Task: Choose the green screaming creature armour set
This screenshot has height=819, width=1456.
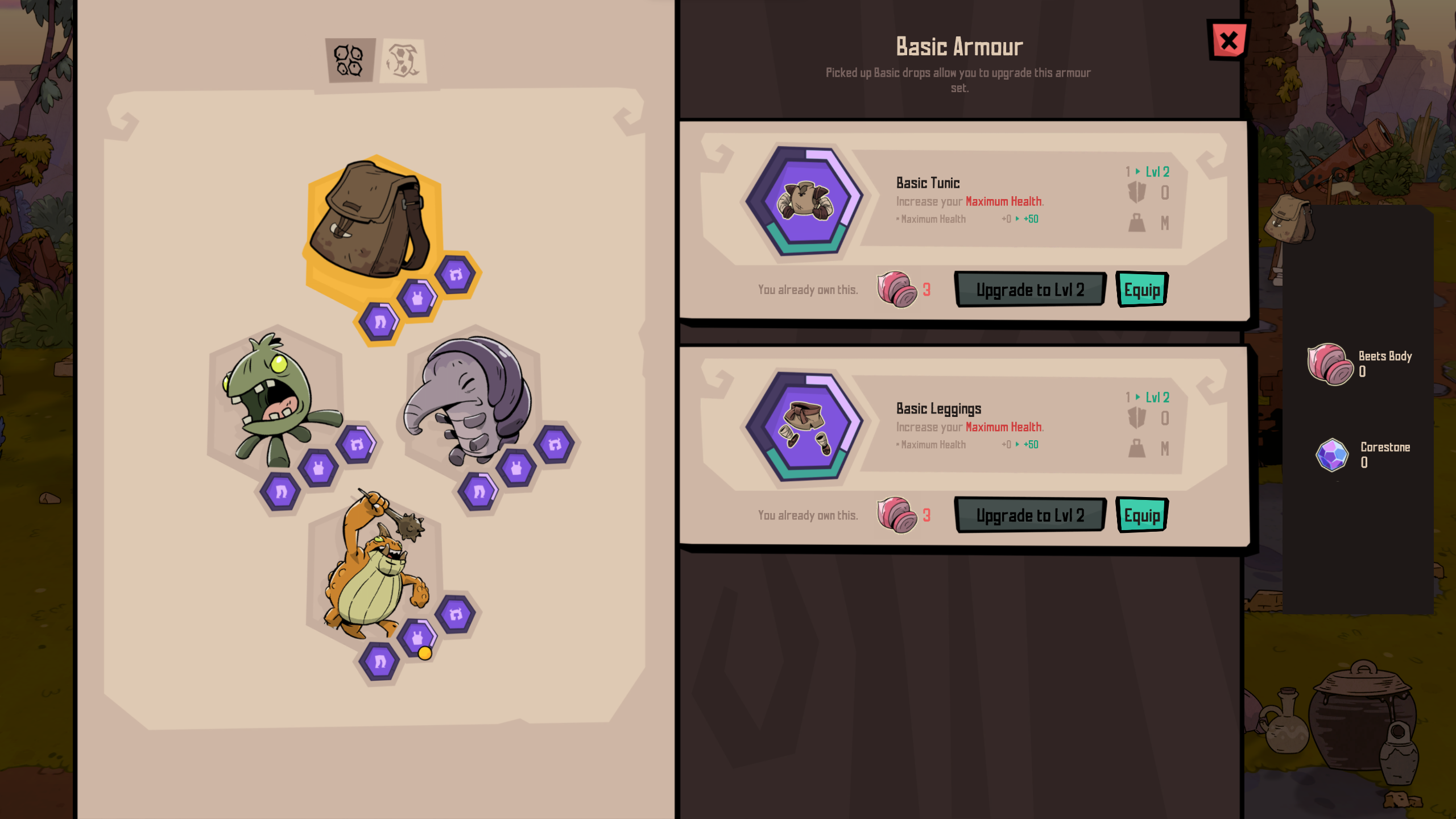Action: (273, 398)
